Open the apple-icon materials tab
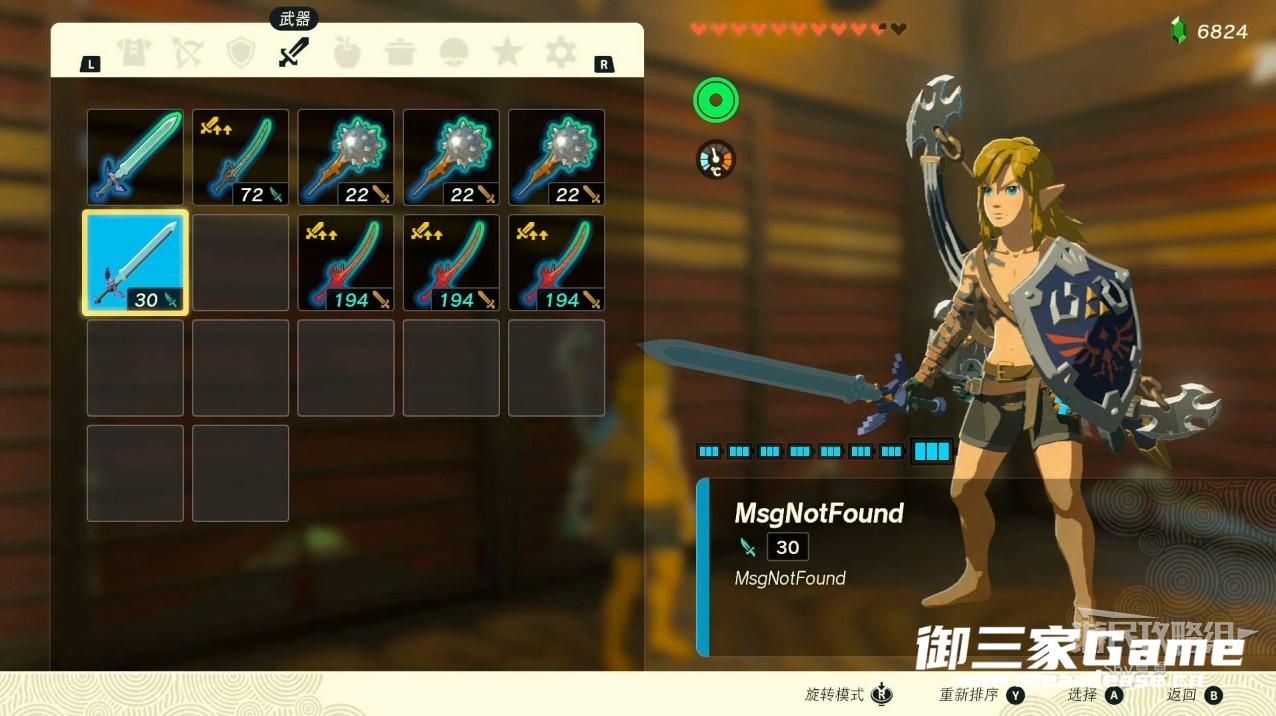Screen dimensions: 1276x716 pos(347,52)
